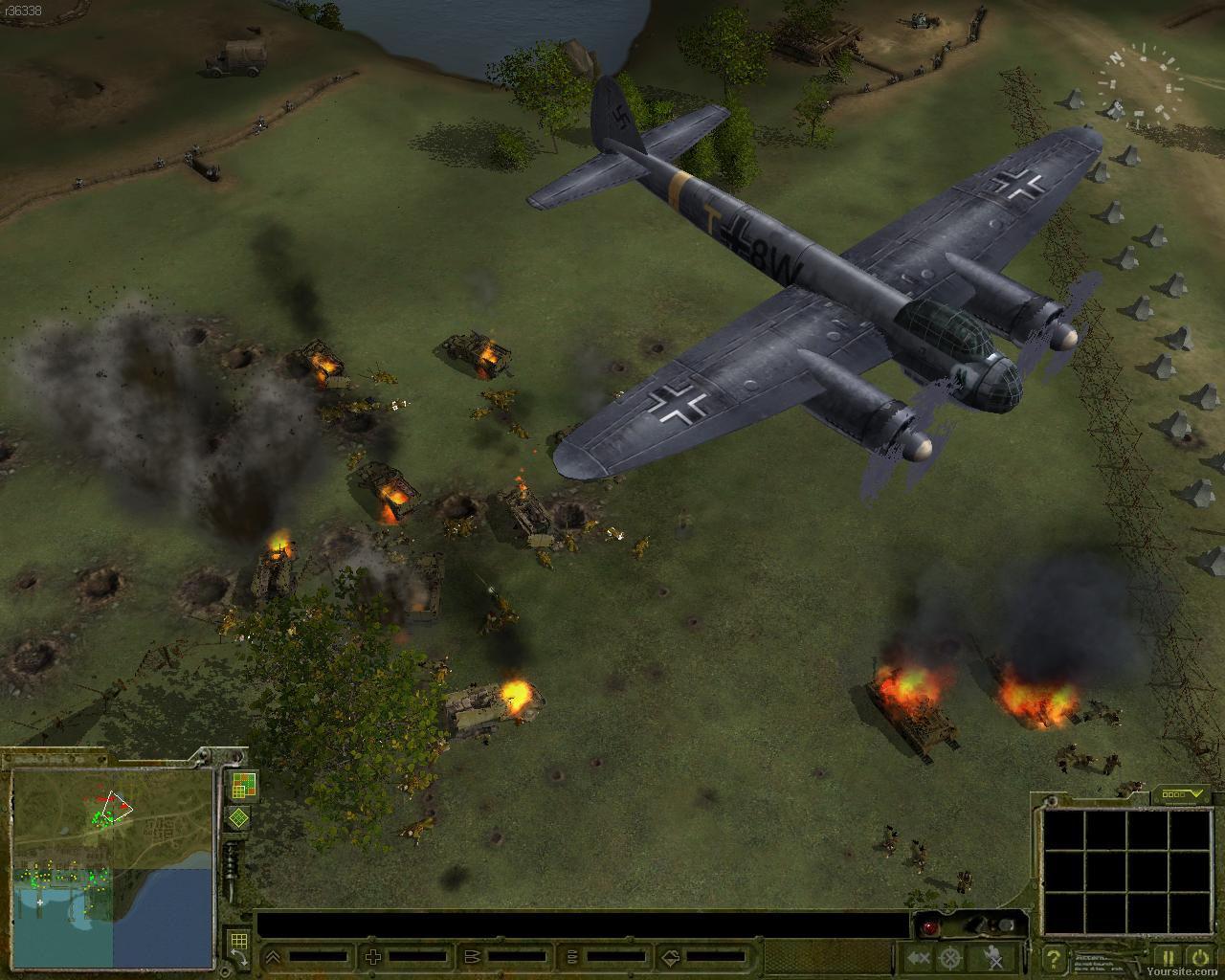Select the diamond grid map button
Viewport: 1225px width, 980px height.
(238, 819)
